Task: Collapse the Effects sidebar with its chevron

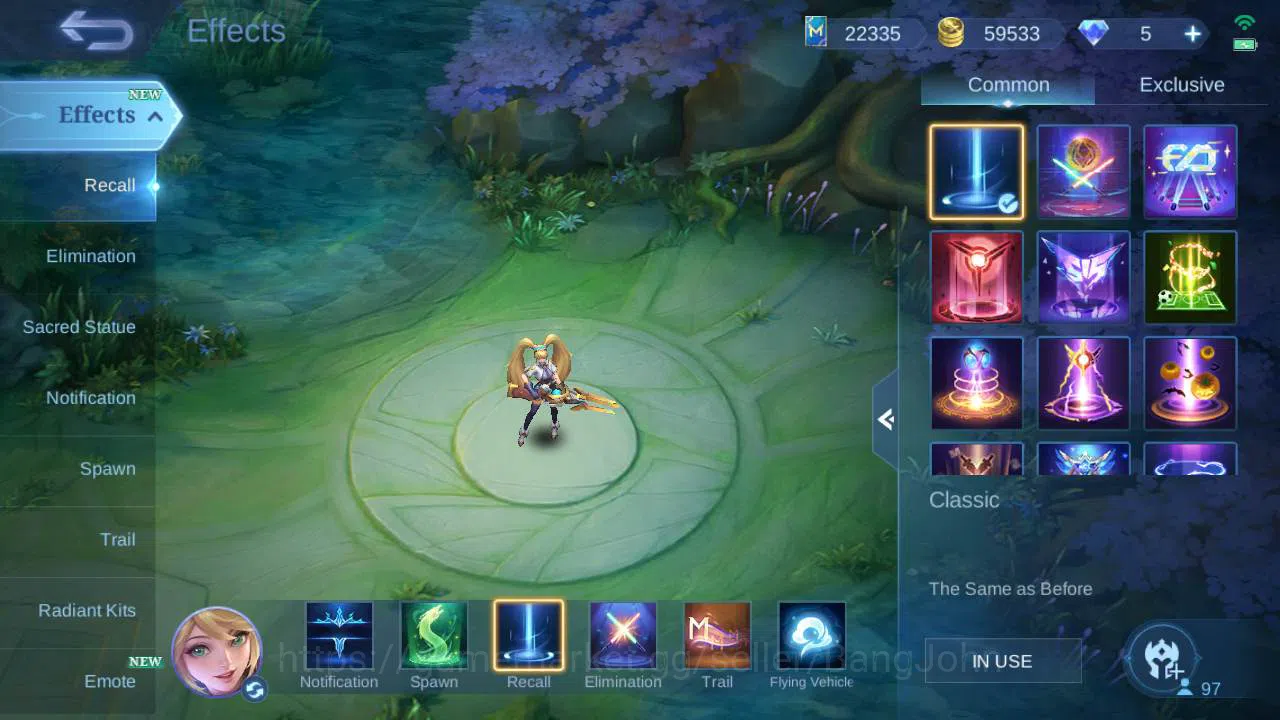Action: pos(155,116)
